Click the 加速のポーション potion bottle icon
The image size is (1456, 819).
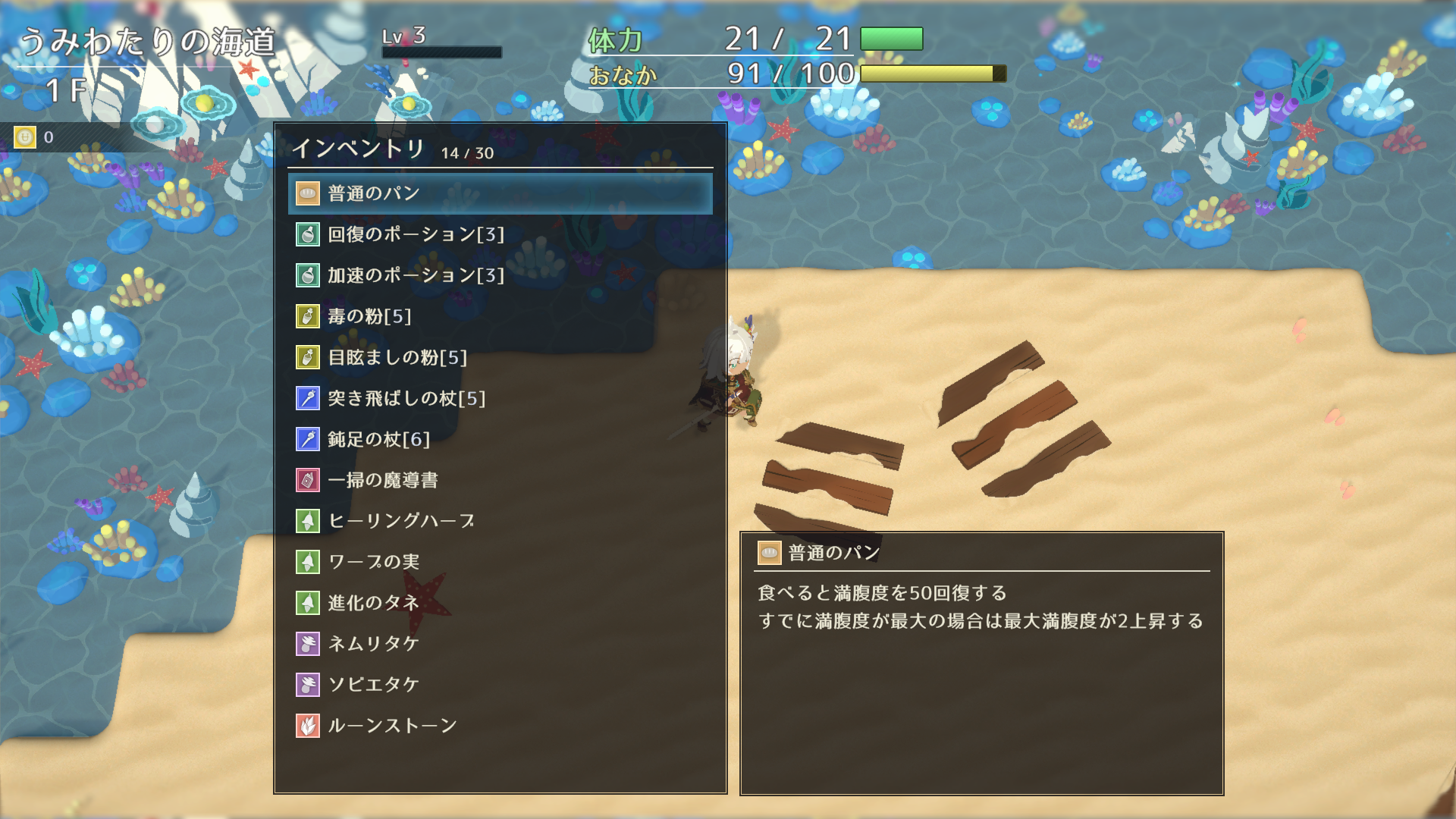coord(307,276)
